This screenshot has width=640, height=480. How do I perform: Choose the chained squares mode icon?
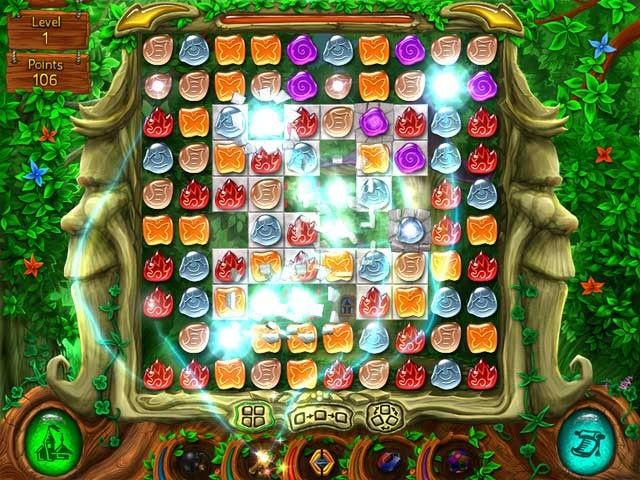click(319, 415)
